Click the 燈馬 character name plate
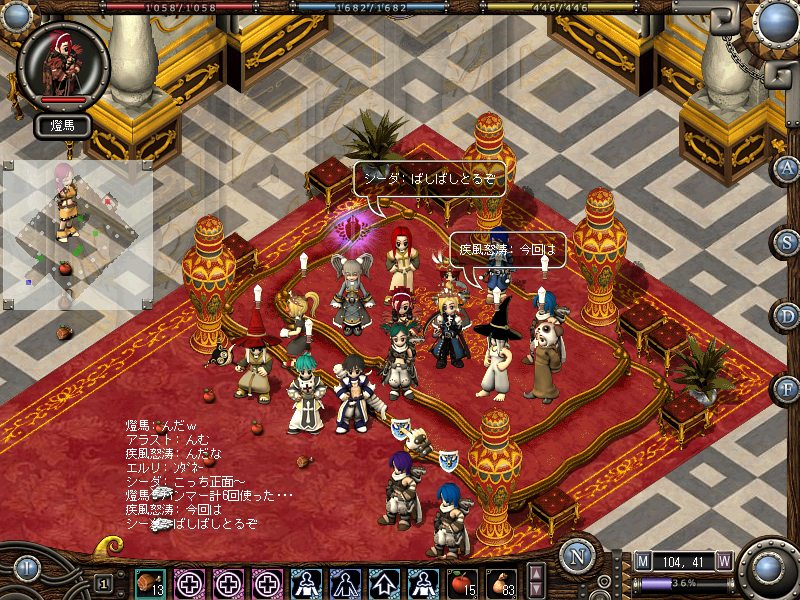This screenshot has height=600, width=800. (x=63, y=126)
